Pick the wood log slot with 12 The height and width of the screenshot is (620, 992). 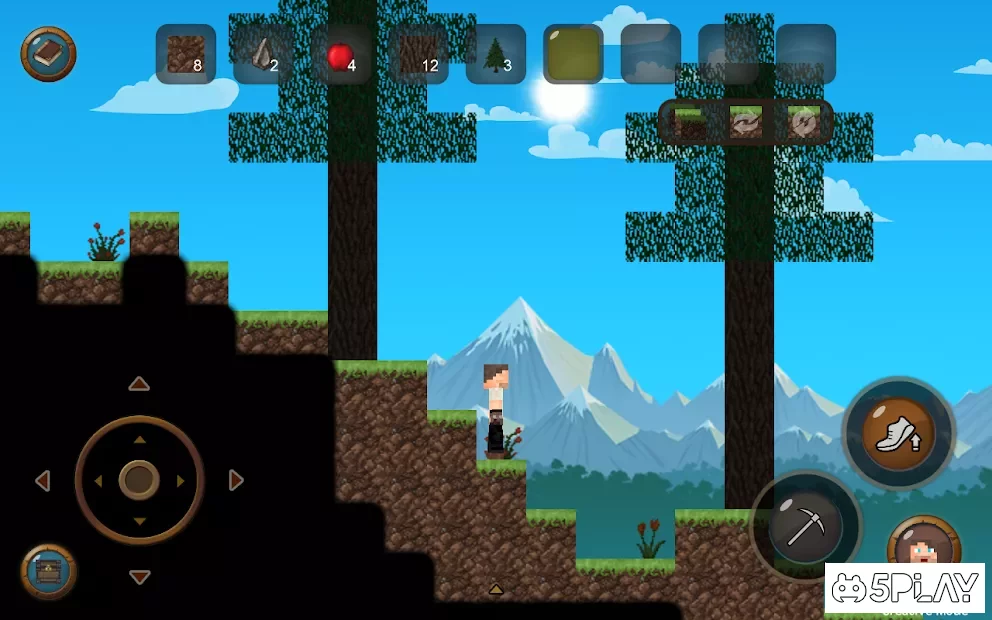(419, 54)
